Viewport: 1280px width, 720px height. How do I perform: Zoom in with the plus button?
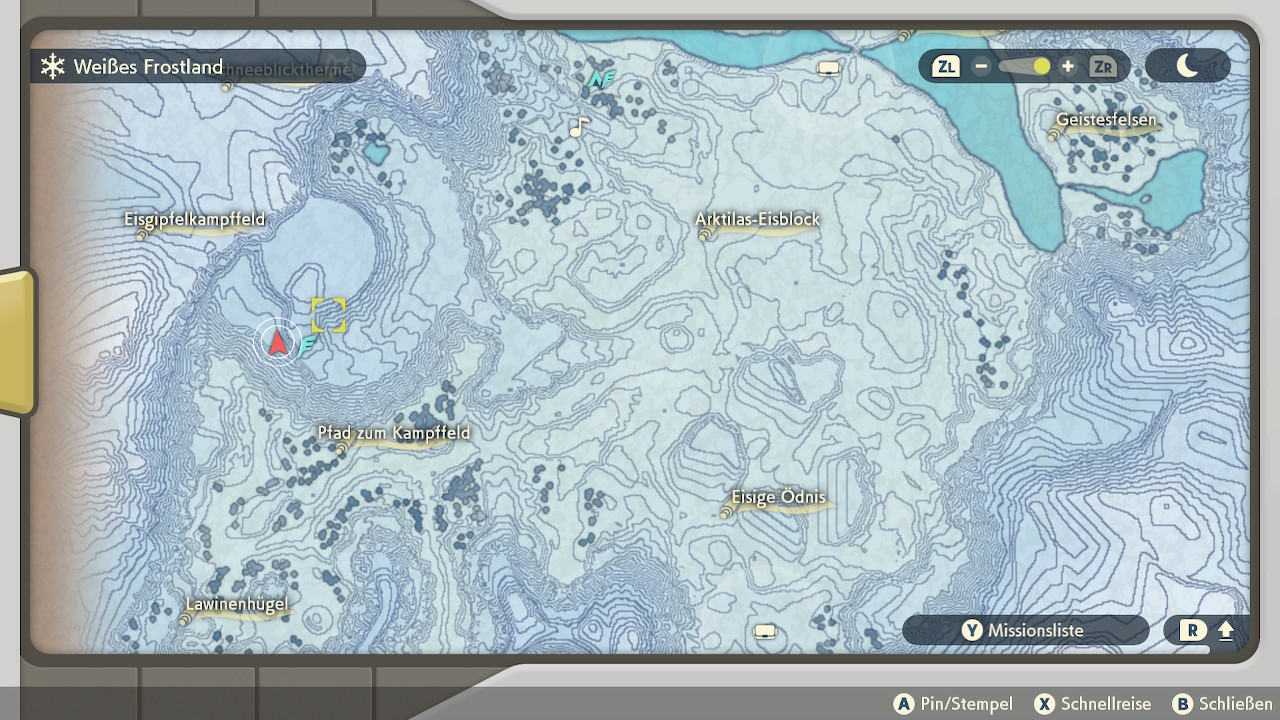(x=1068, y=67)
